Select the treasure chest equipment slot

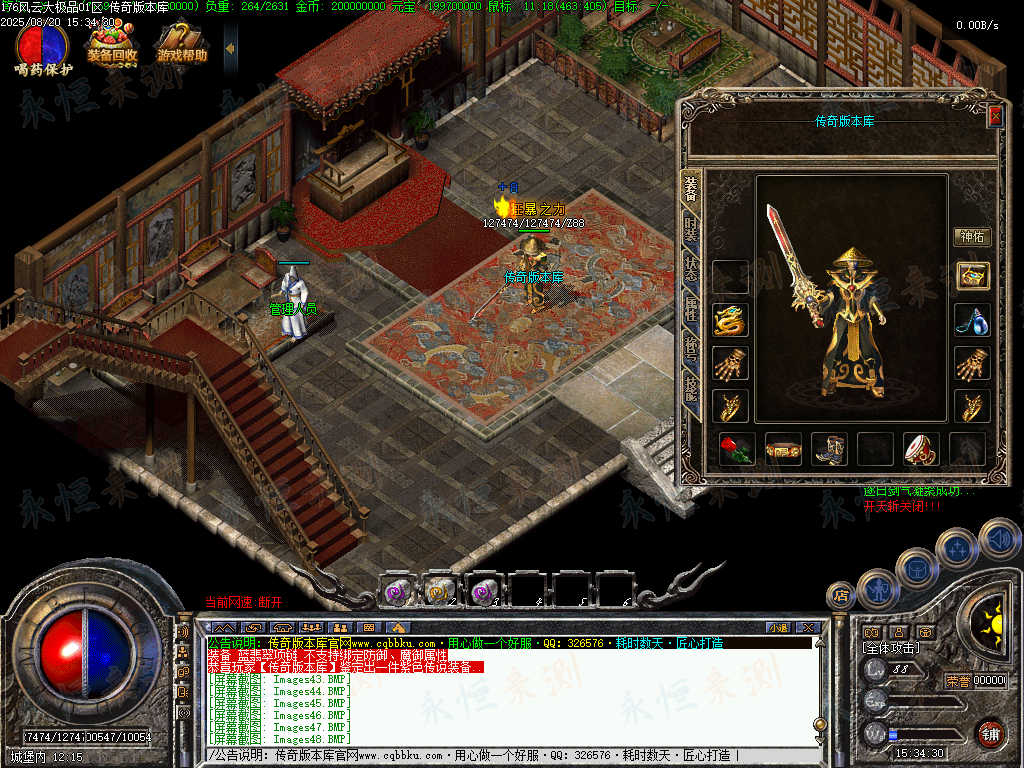click(x=972, y=276)
